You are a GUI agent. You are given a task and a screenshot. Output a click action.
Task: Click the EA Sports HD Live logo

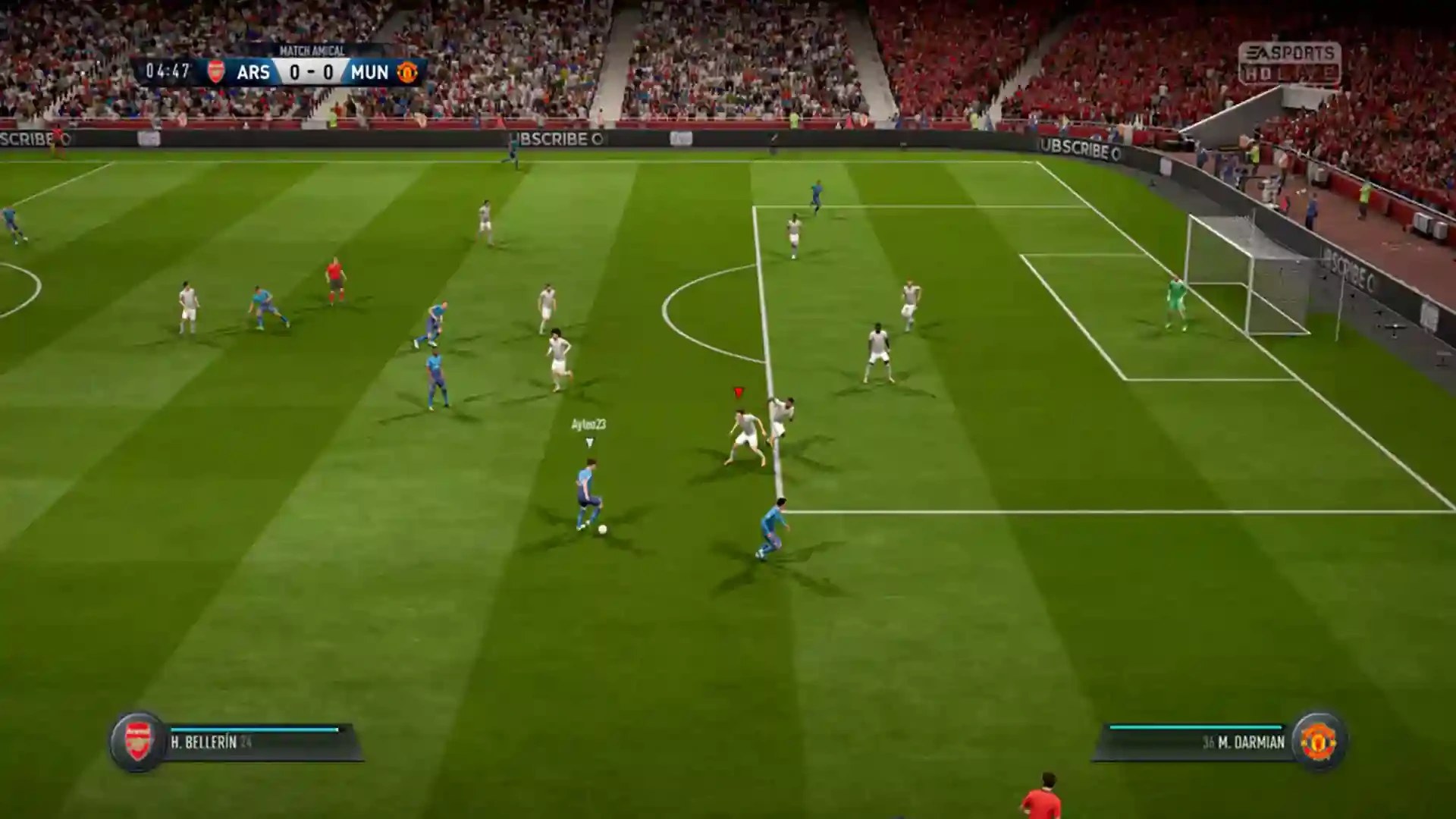1289,63
